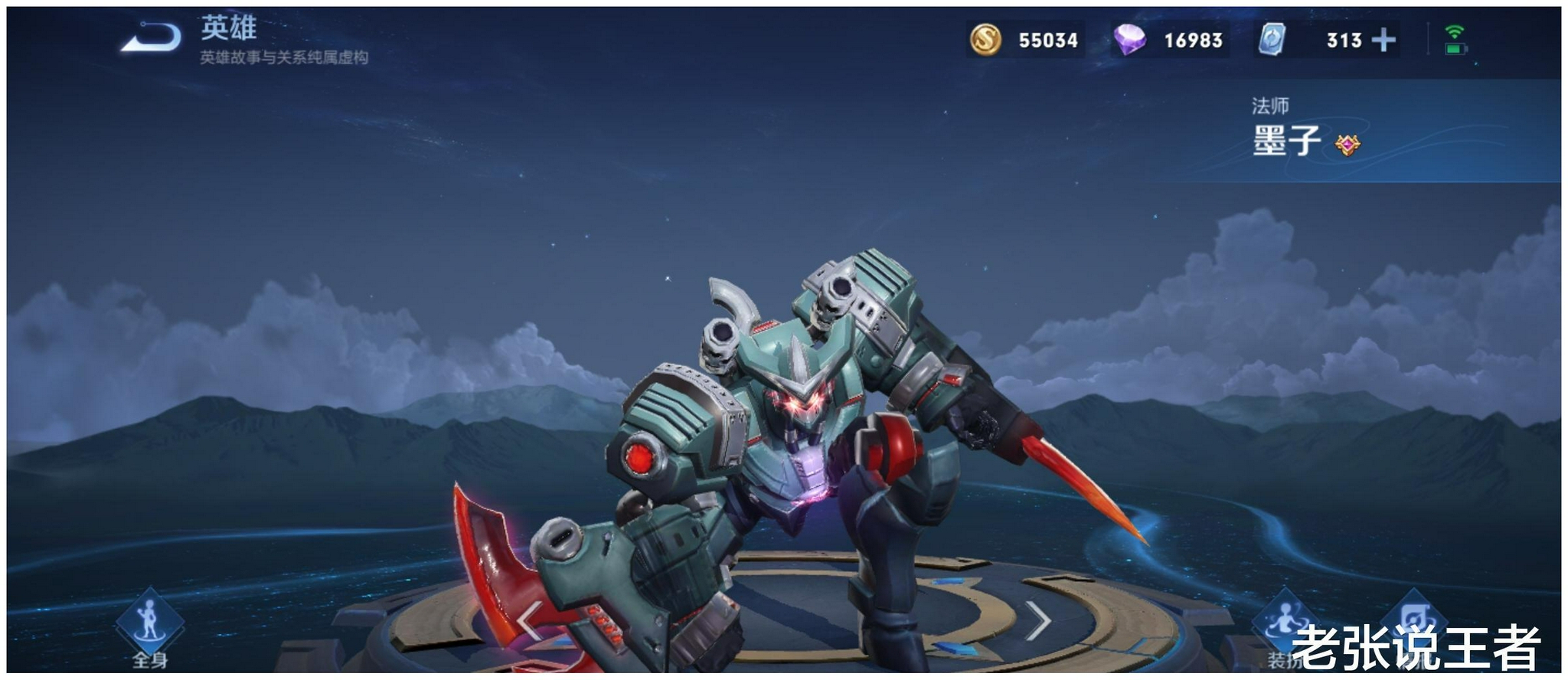Go back using the return arrow
Image resolution: width=1568 pixels, height=680 pixels.
click(x=152, y=38)
